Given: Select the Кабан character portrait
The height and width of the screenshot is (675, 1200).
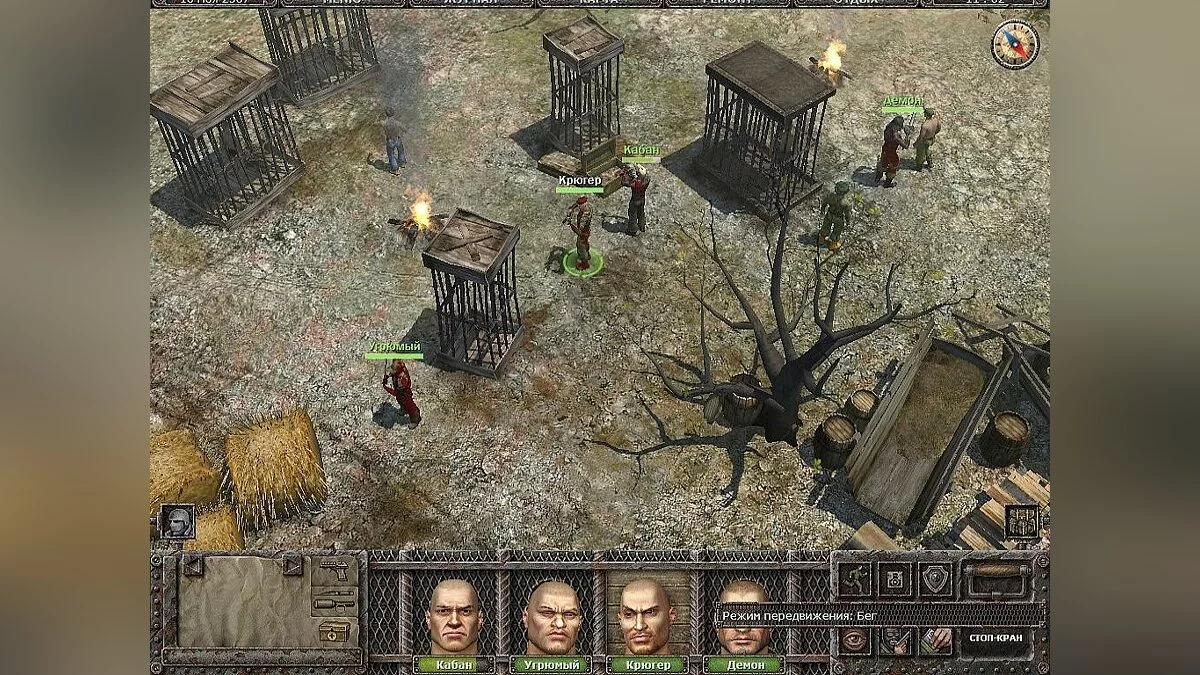Looking at the screenshot, I should (x=453, y=616).
